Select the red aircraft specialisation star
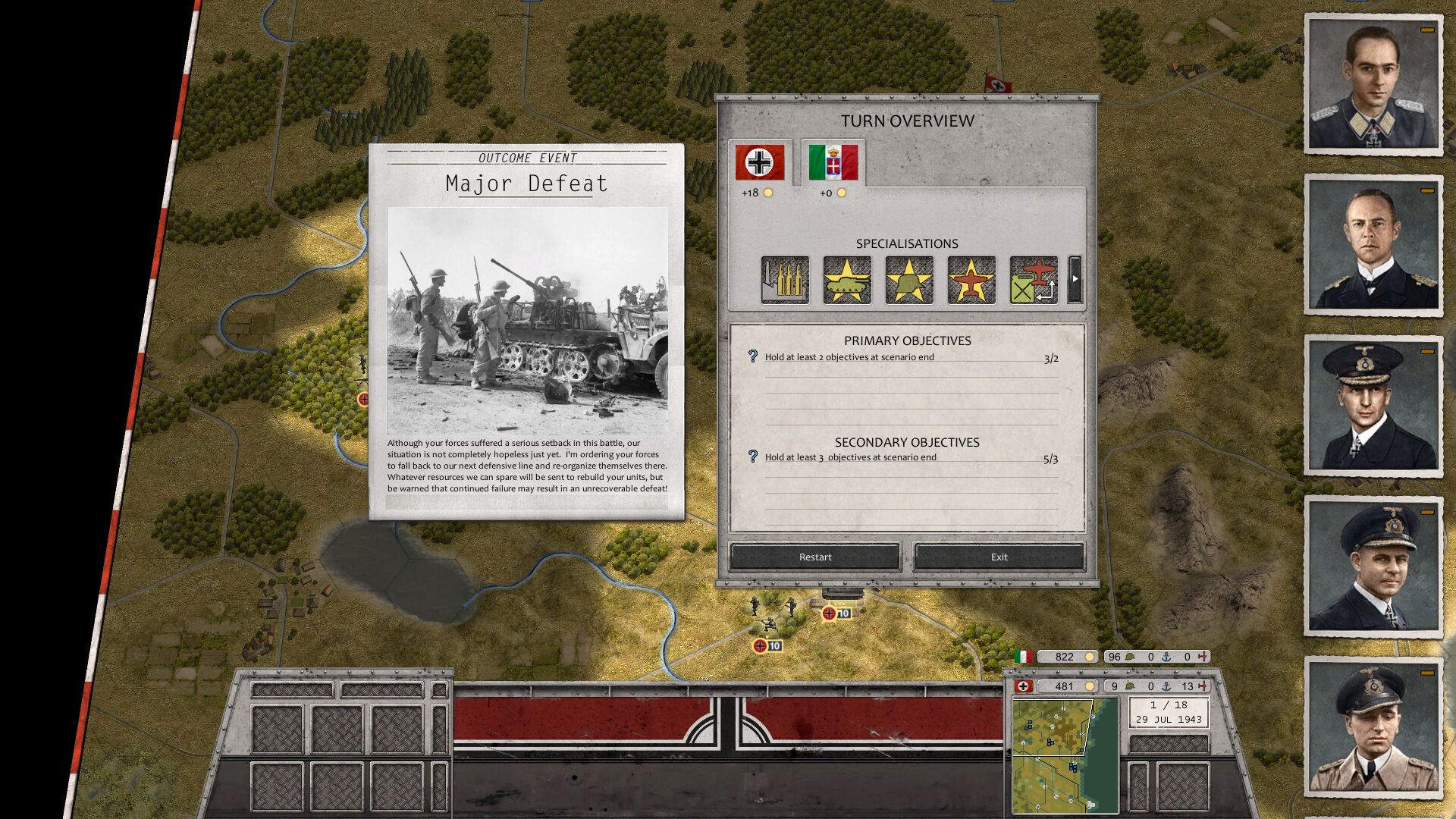The width and height of the screenshot is (1456, 819). 971,279
